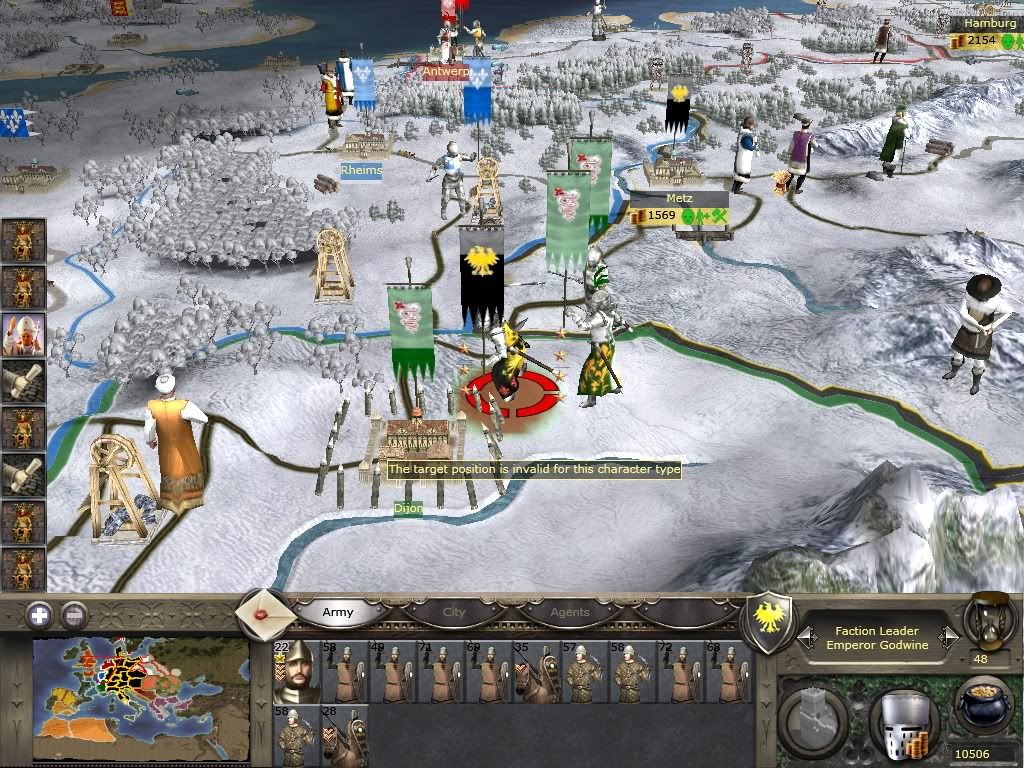This screenshot has width=1024, height=768.
Task: End the turn with the hourglass button
Action: coord(990,620)
